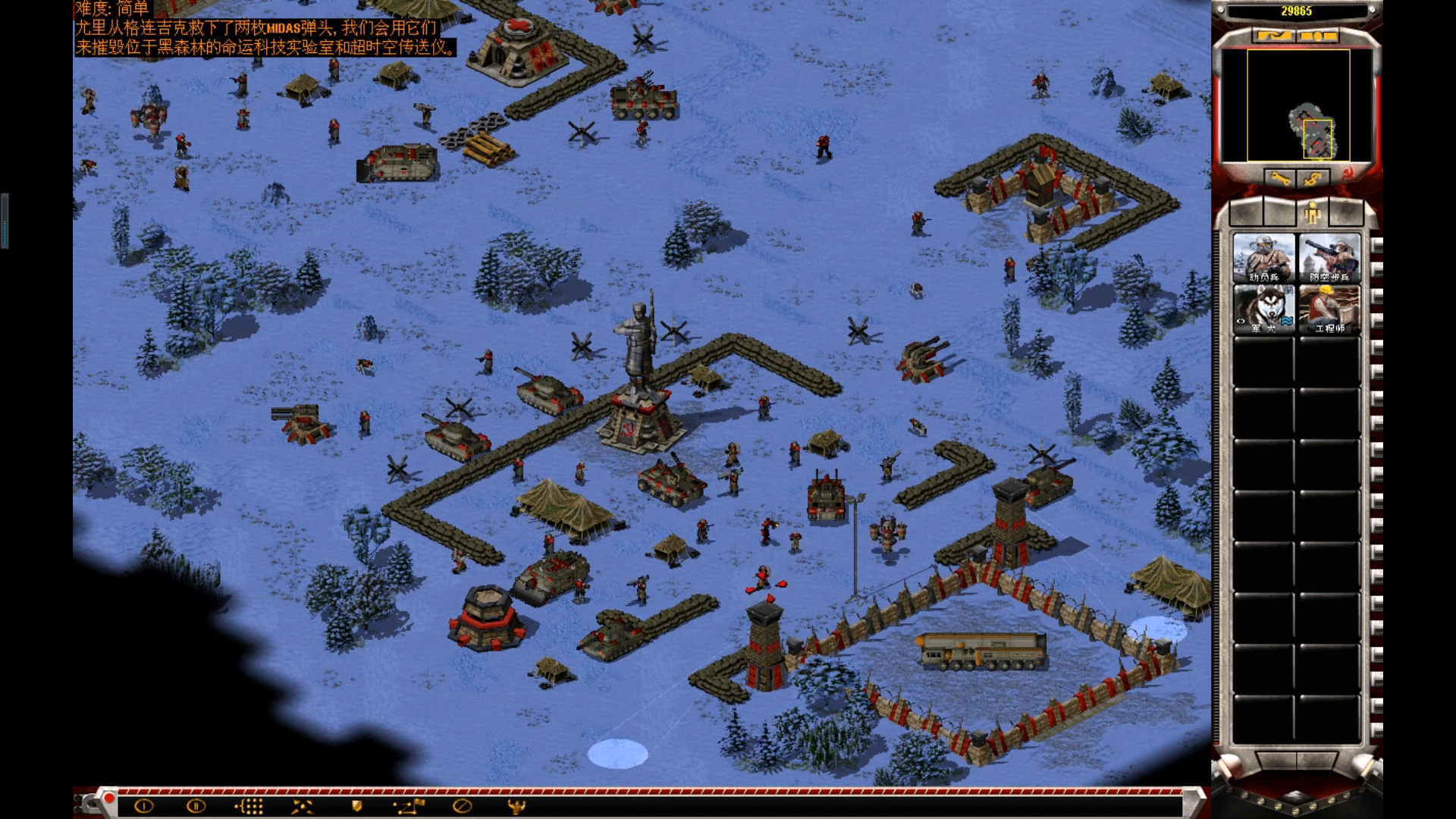Build an Attack Dog (军犬)

[1263, 309]
